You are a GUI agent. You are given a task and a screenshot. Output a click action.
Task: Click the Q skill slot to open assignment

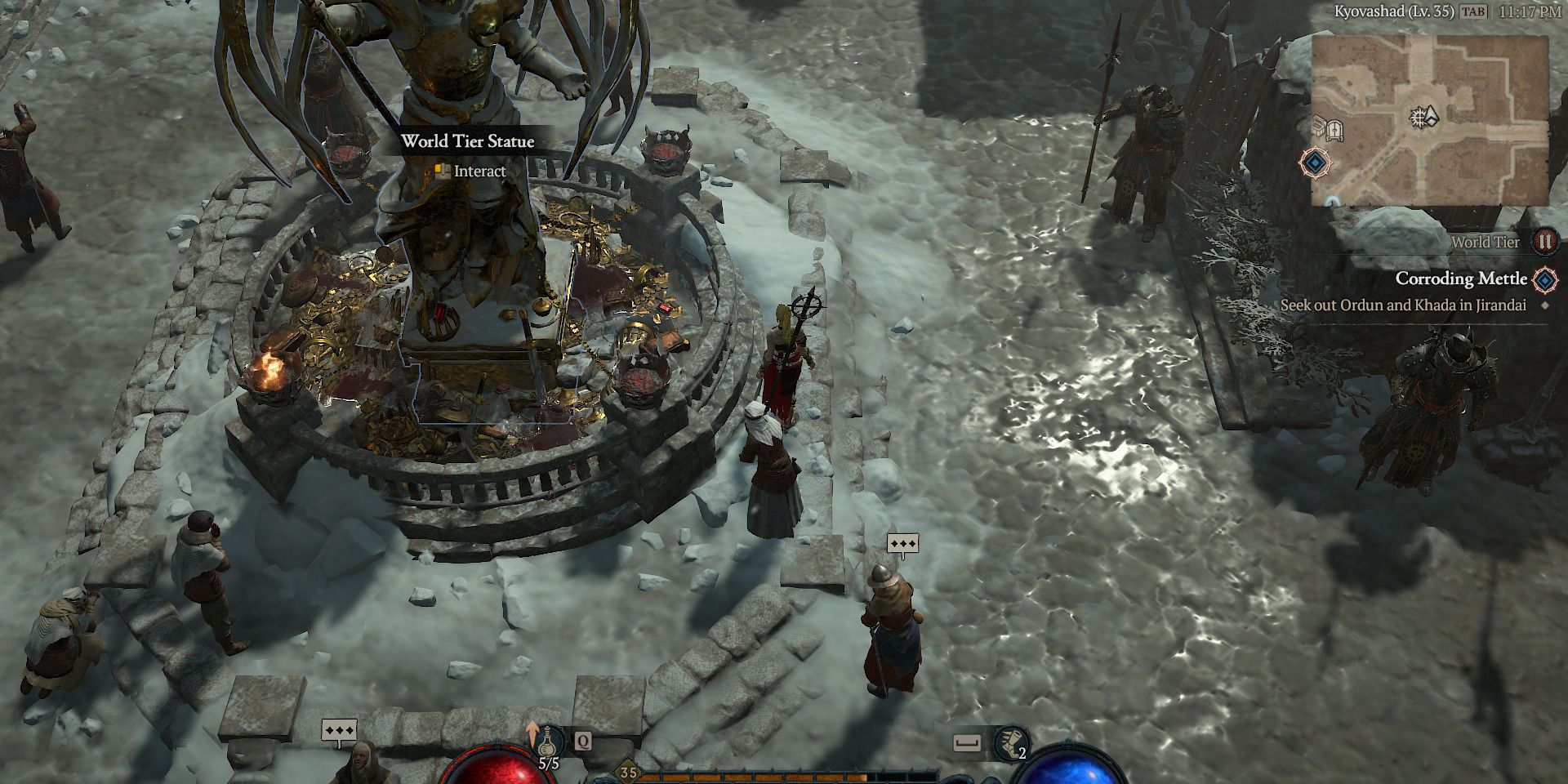point(582,741)
